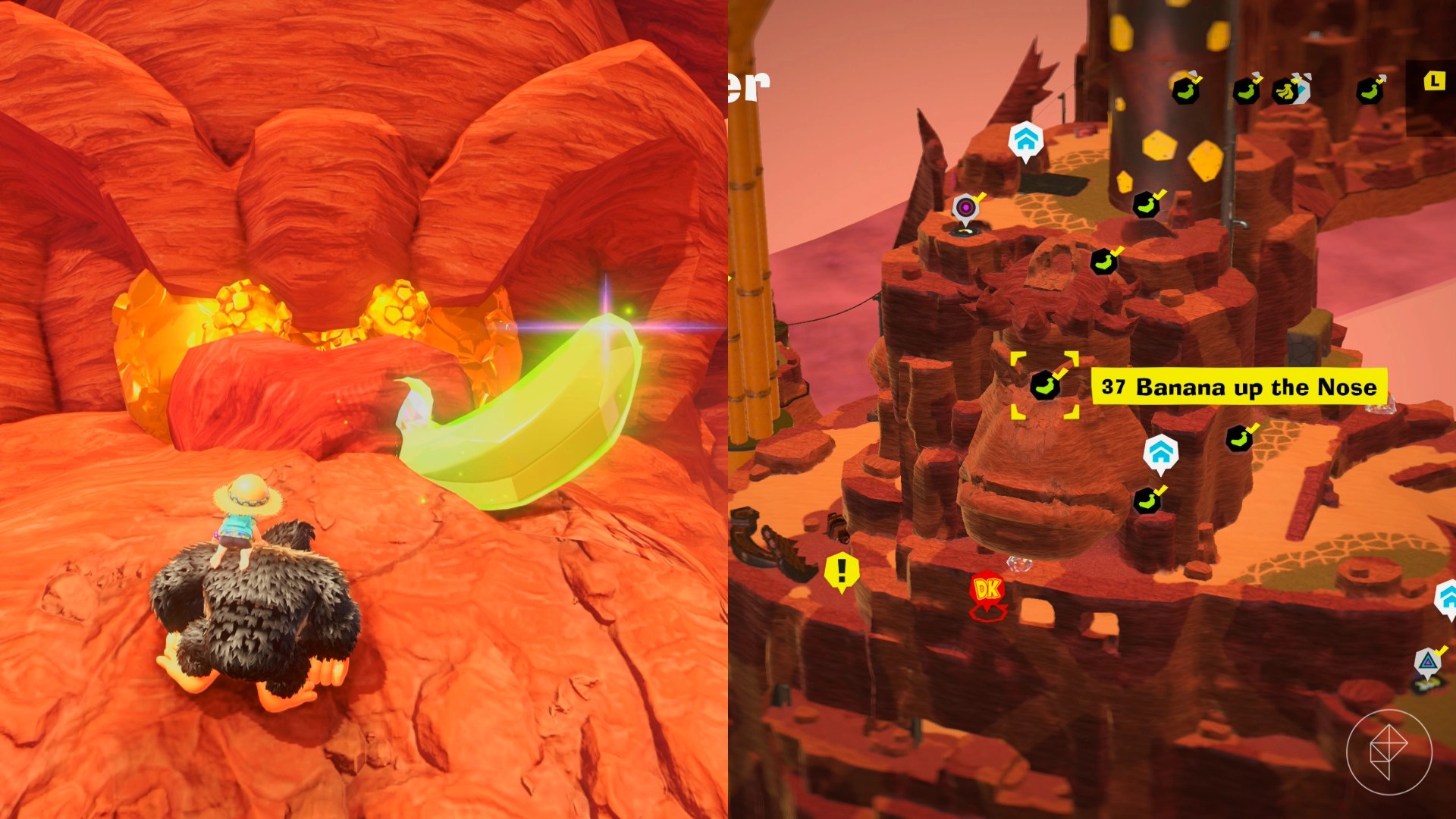Choose the triangle marker with a checkmark

1428,662
